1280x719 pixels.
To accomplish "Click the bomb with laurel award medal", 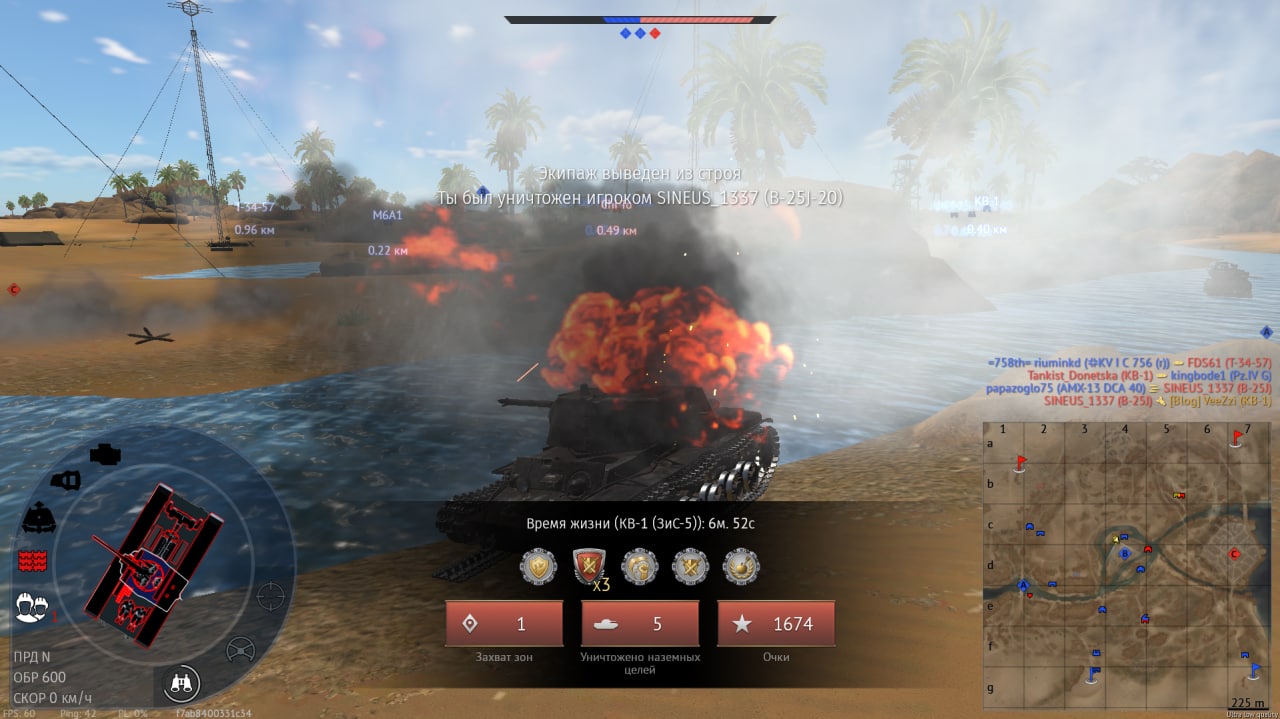I will click(x=741, y=567).
